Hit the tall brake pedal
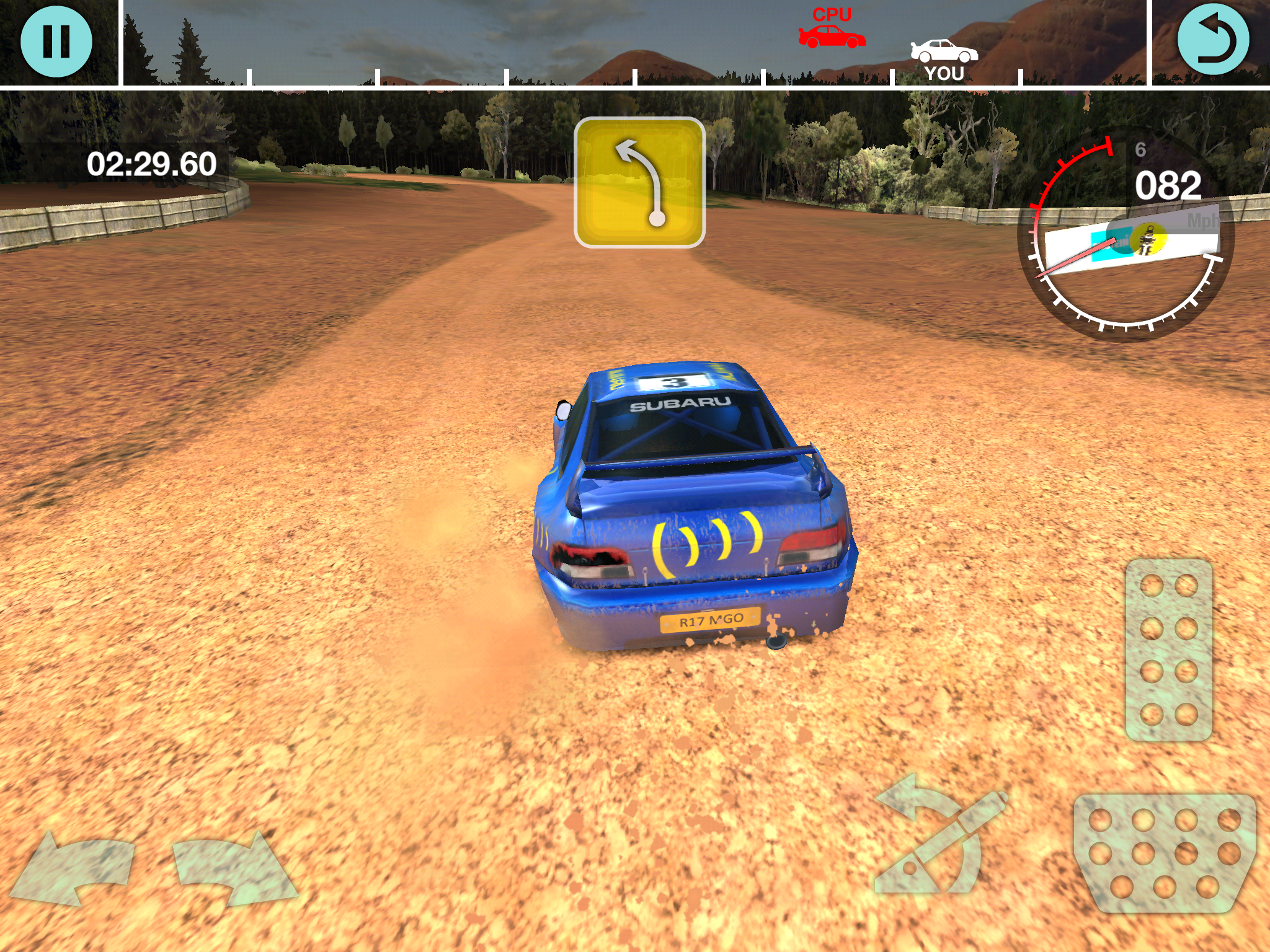This screenshot has width=1270, height=952. tap(1169, 650)
